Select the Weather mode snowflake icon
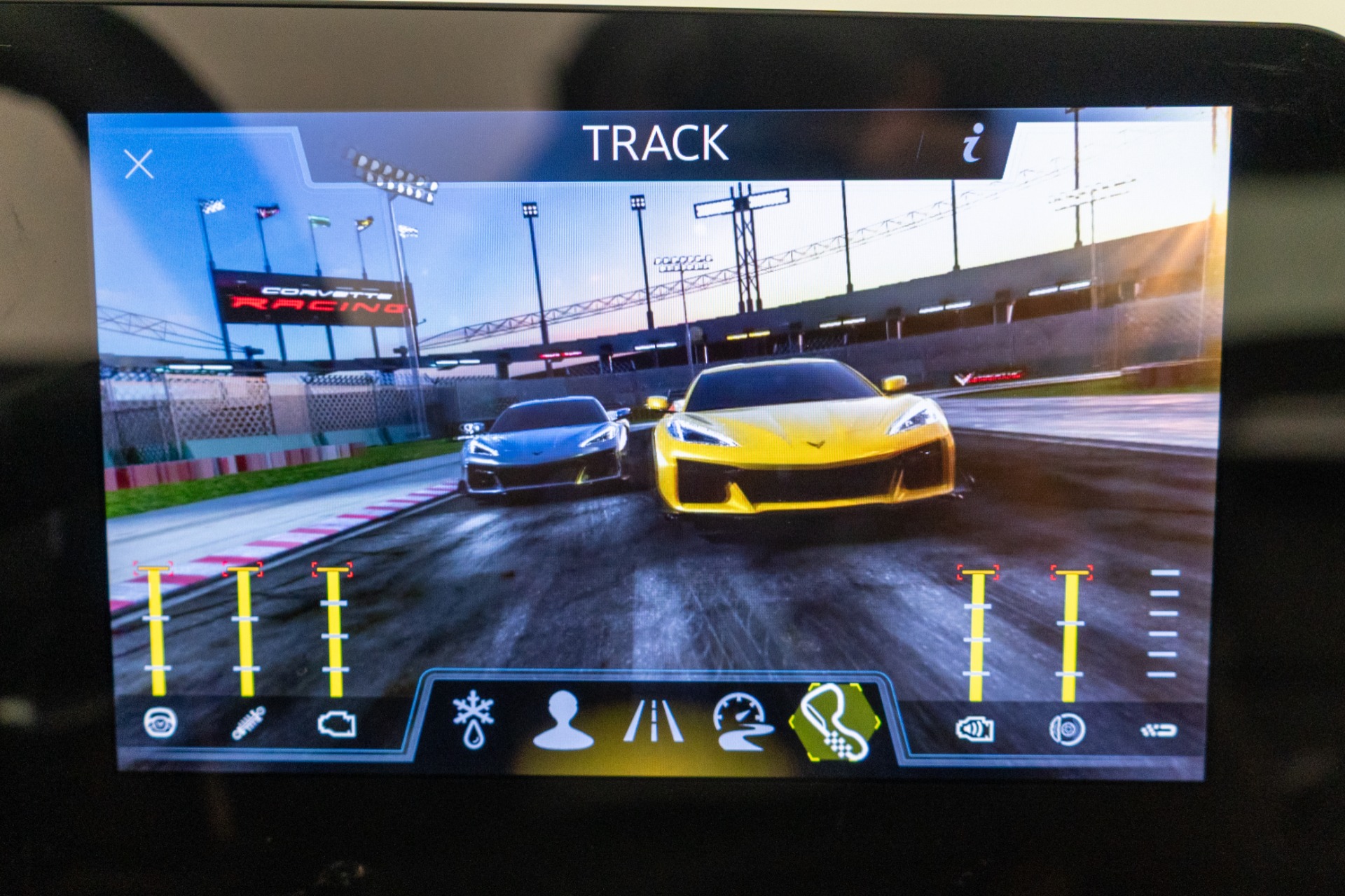The width and height of the screenshot is (1345, 896). pyautogui.click(x=474, y=719)
